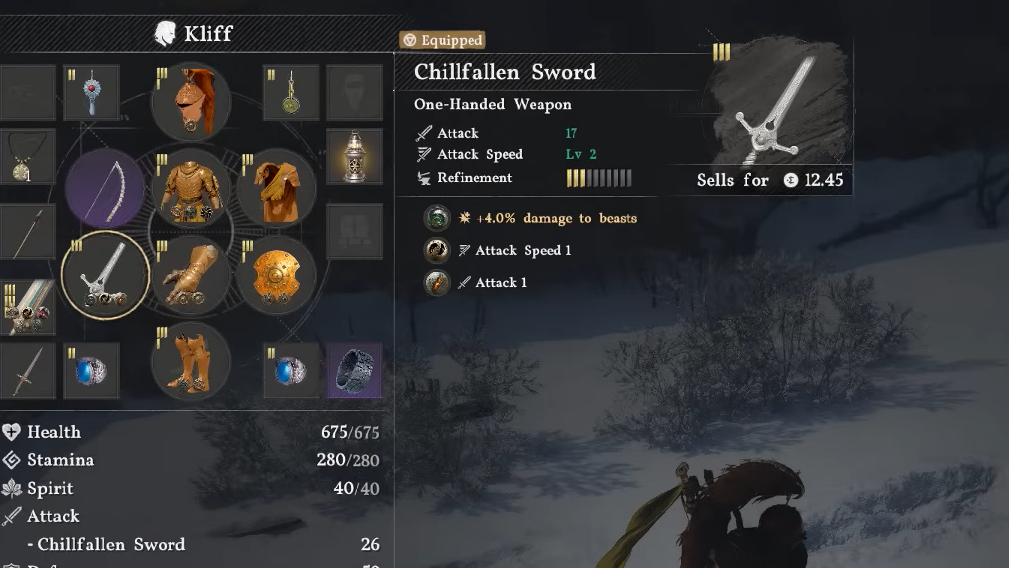Choose the orange cloak slot

tap(276, 190)
